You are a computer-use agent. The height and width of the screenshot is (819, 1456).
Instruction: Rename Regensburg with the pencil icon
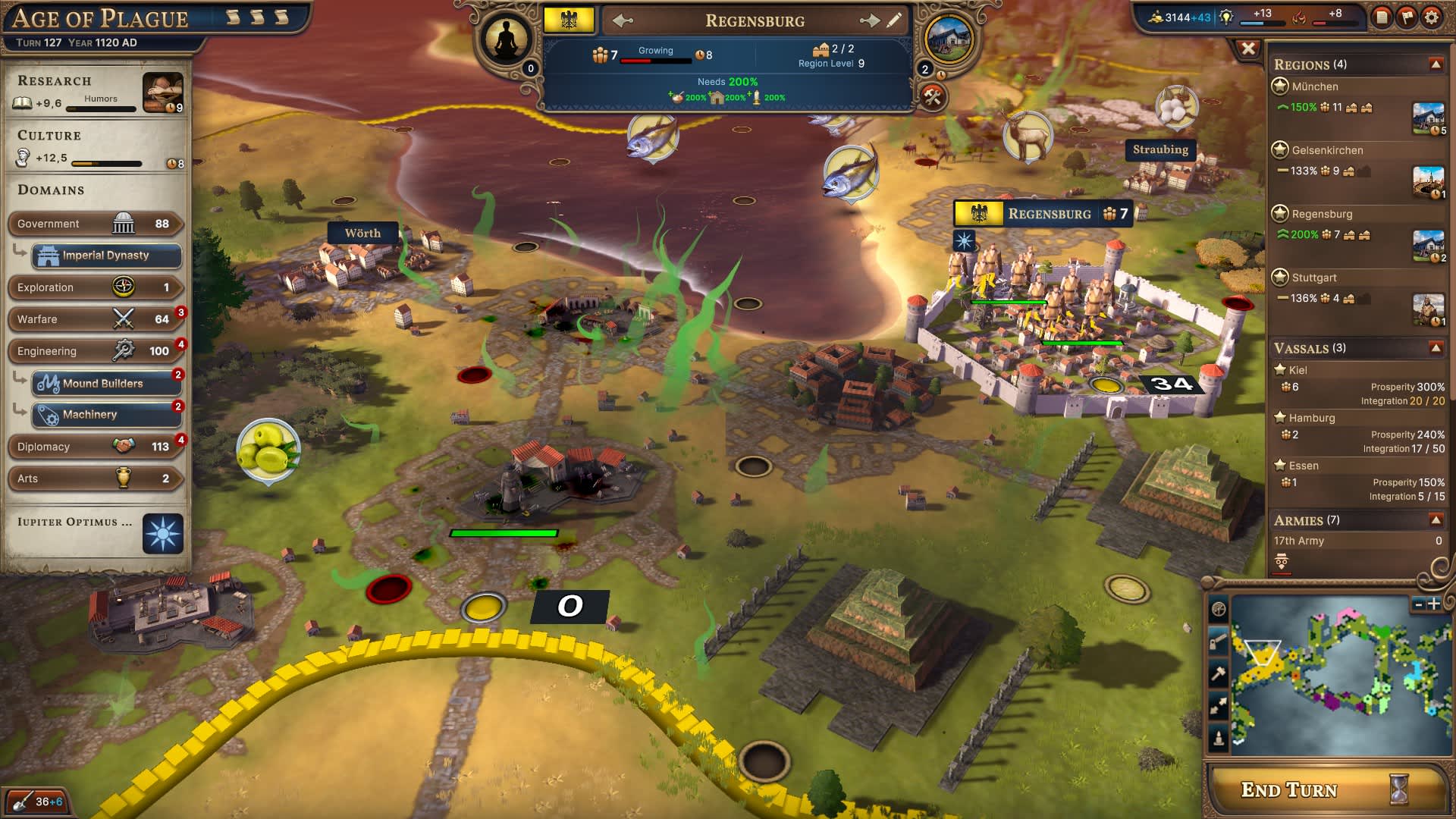[x=894, y=20]
